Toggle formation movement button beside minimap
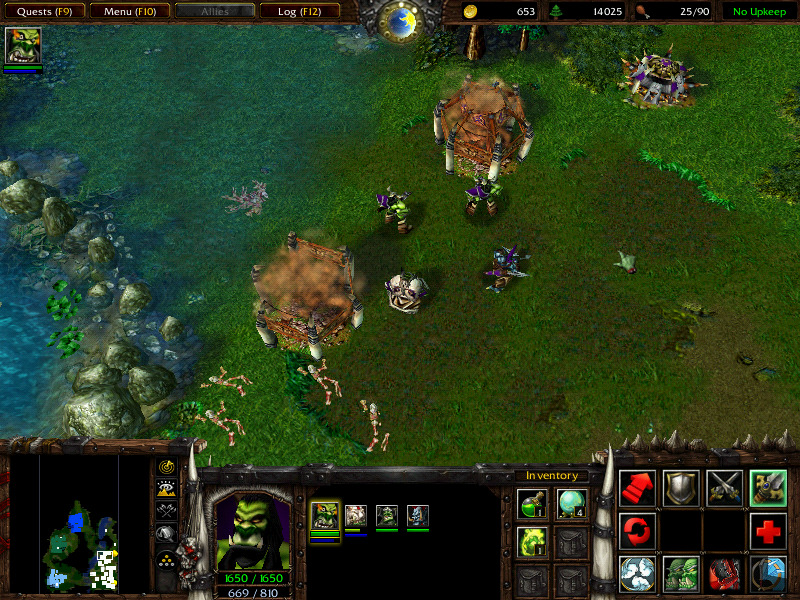The image size is (800, 600). 167,556
